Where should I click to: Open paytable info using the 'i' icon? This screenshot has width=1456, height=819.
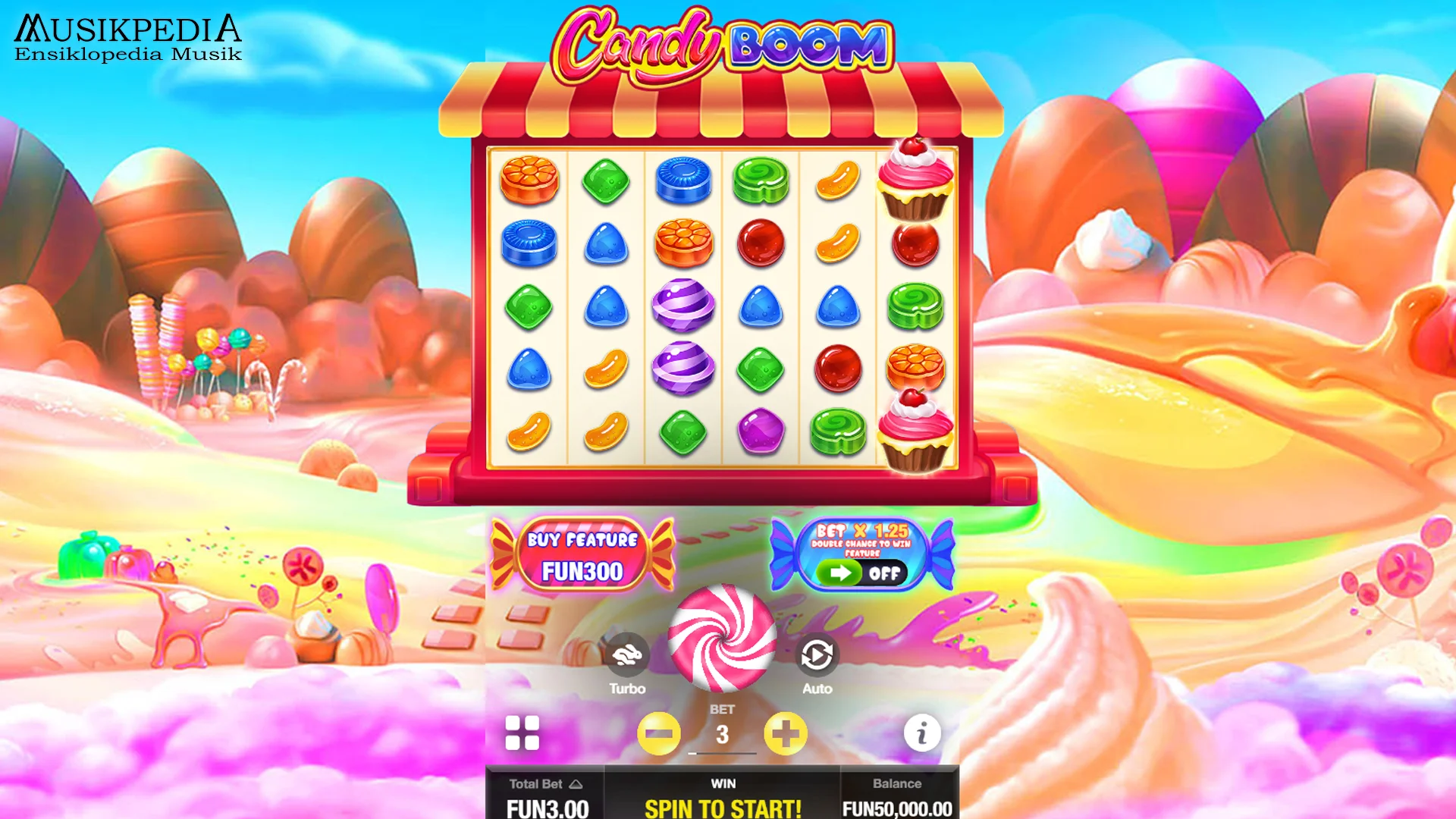click(x=922, y=732)
